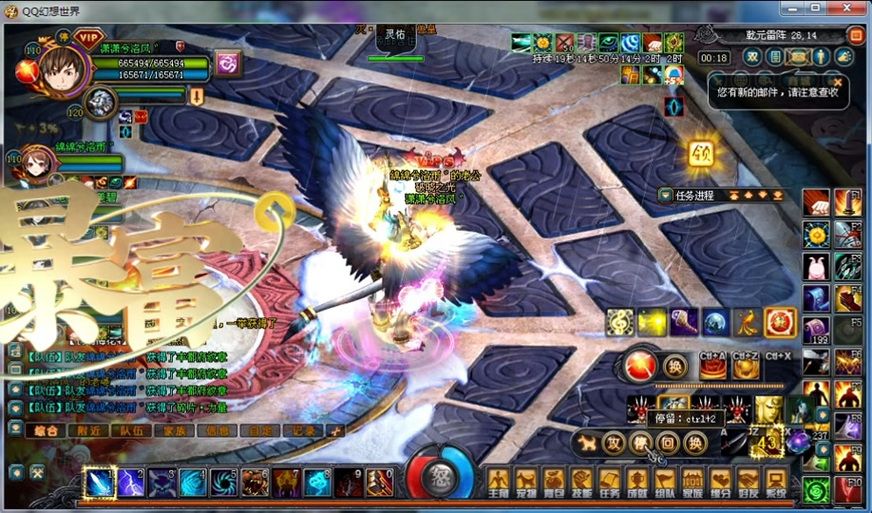Open the mail envelope icon
The width and height of the screenshot is (872, 513).
pyautogui.click(x=798, y=57)
